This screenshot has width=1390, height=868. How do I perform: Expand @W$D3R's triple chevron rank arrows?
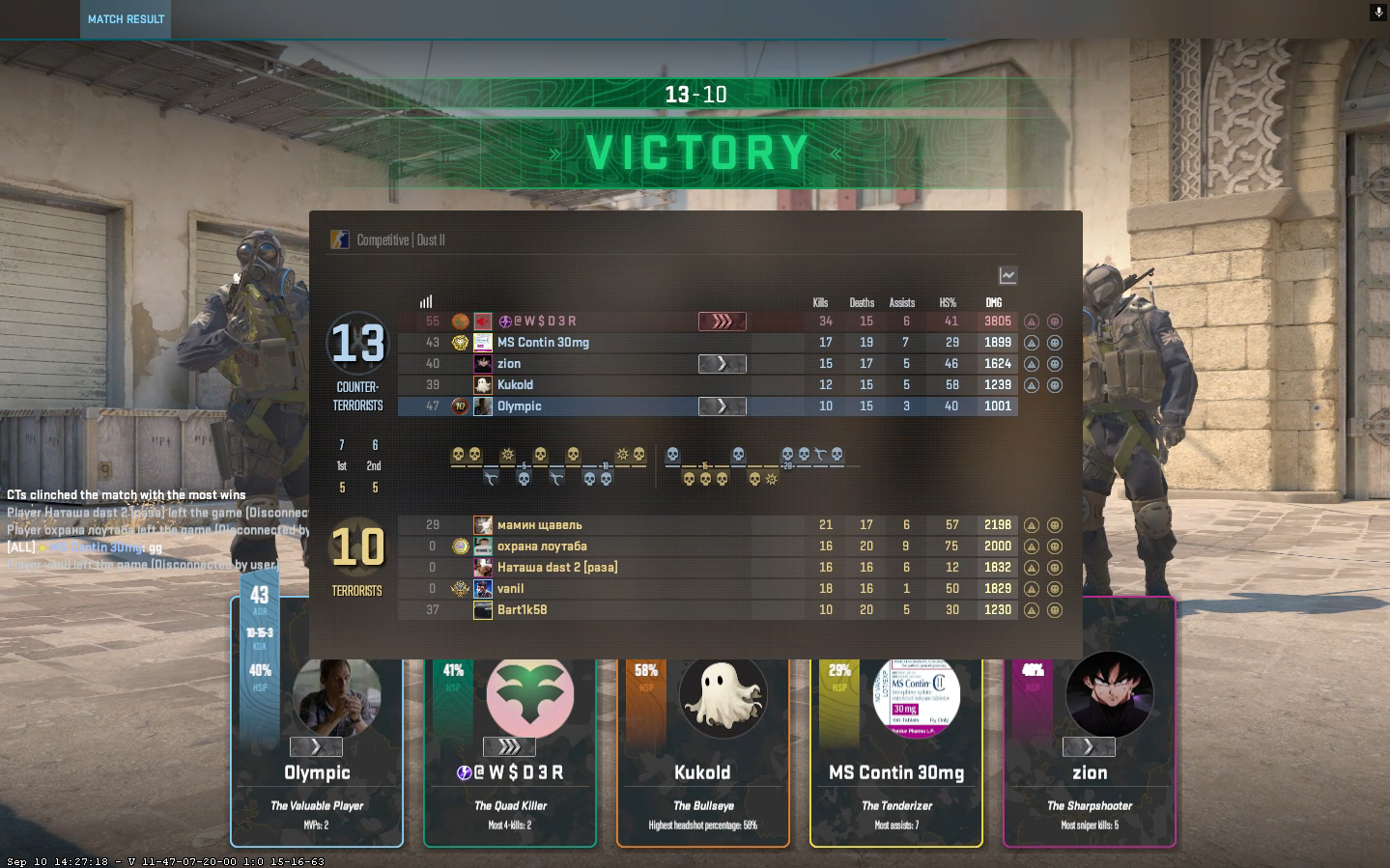pos(721,322)
